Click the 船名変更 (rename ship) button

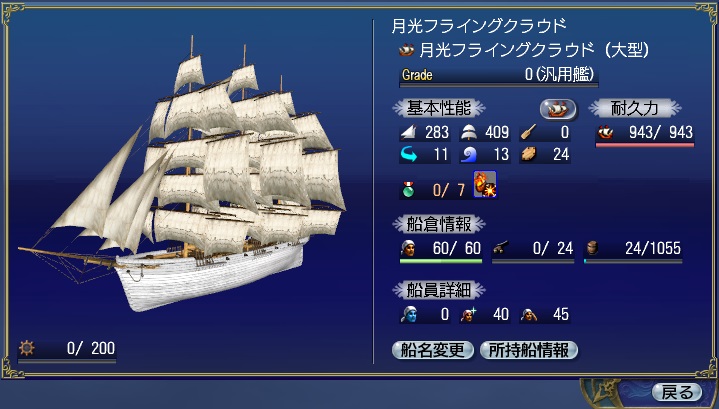433,350
